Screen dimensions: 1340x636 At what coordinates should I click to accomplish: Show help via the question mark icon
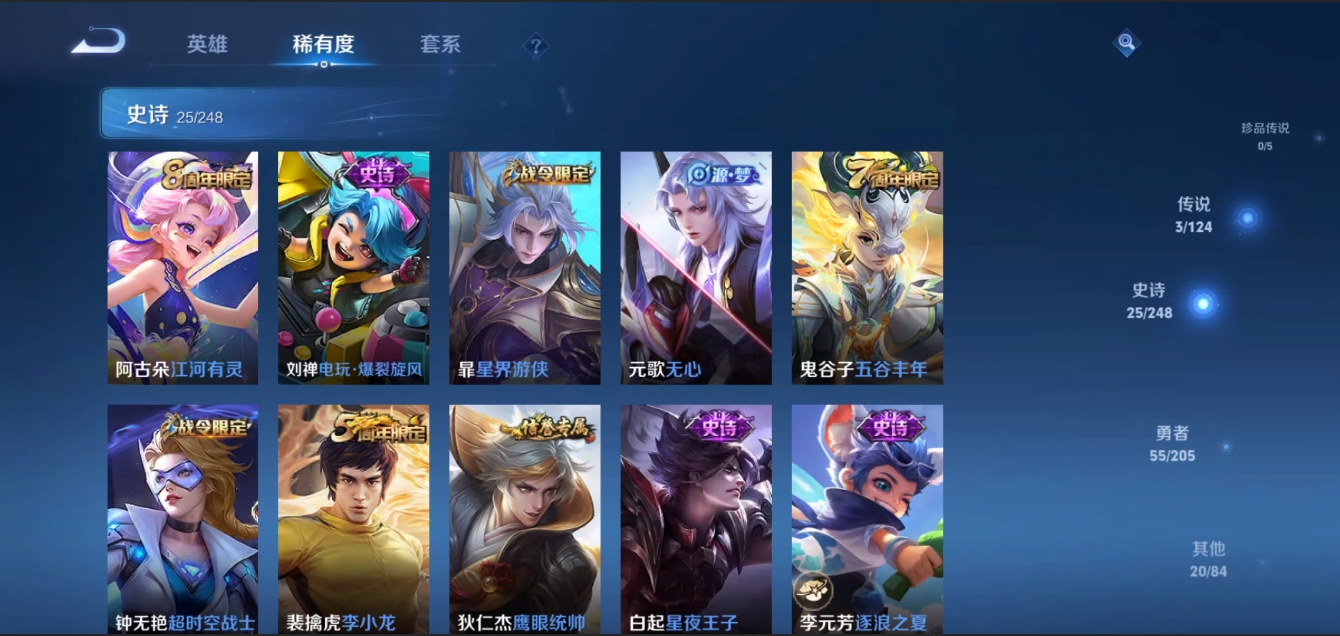pyautogui.click(x=536, y=45)
